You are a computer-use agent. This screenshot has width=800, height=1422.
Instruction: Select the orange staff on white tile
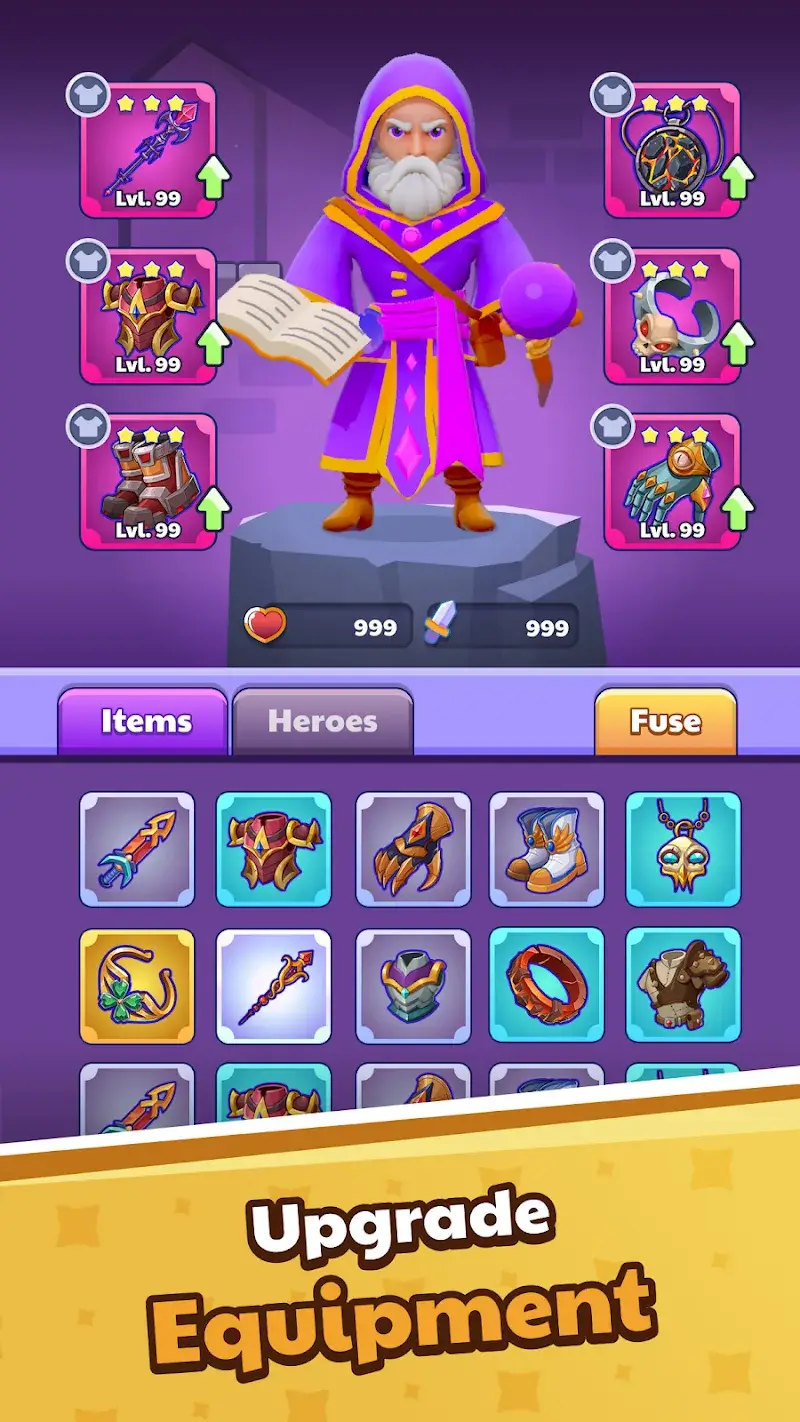pyautogui.click(x=274, y=985)
